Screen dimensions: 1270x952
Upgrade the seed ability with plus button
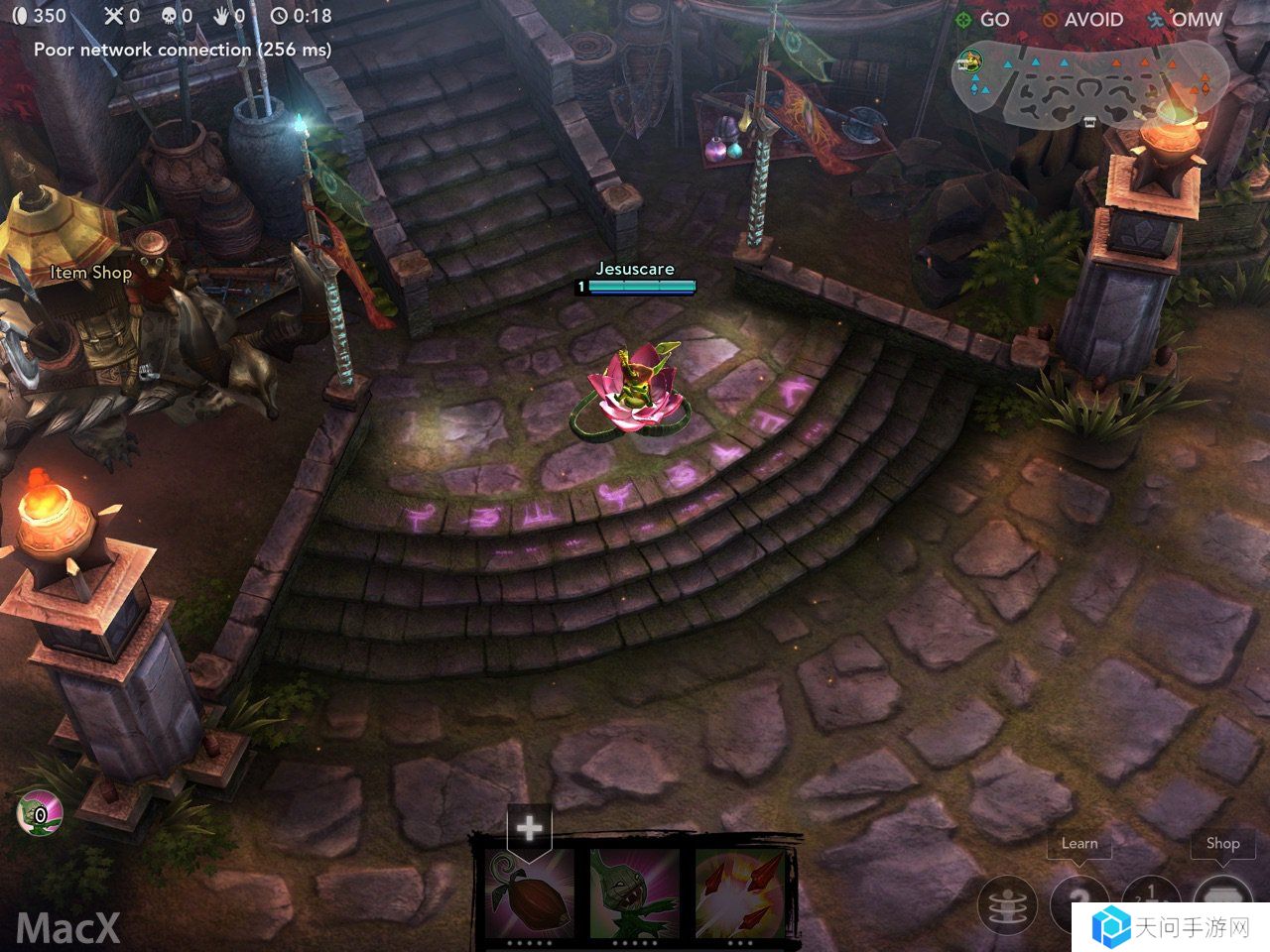tap(529, 827)
